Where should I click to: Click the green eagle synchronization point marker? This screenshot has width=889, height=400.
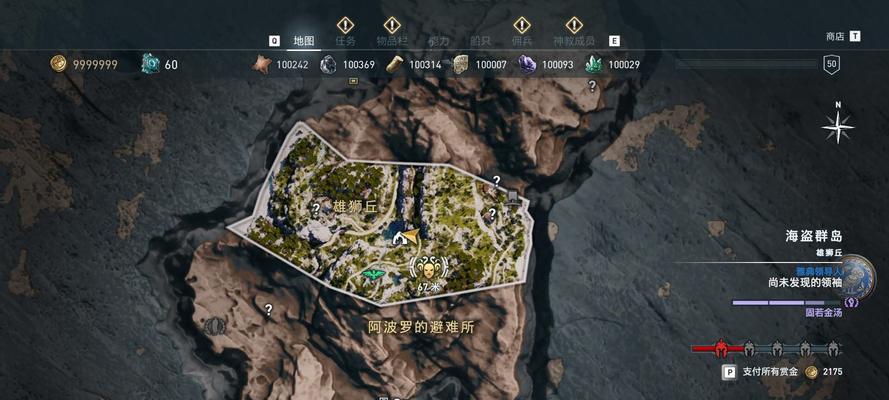point(375,274)
